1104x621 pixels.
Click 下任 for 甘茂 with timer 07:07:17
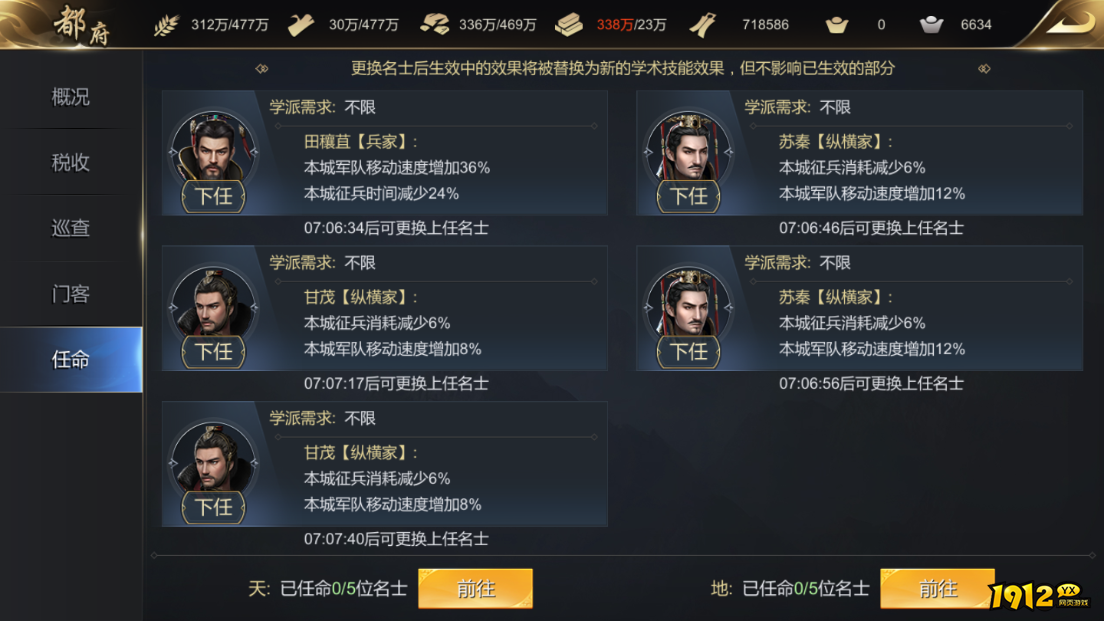click(x=213, y=352)
